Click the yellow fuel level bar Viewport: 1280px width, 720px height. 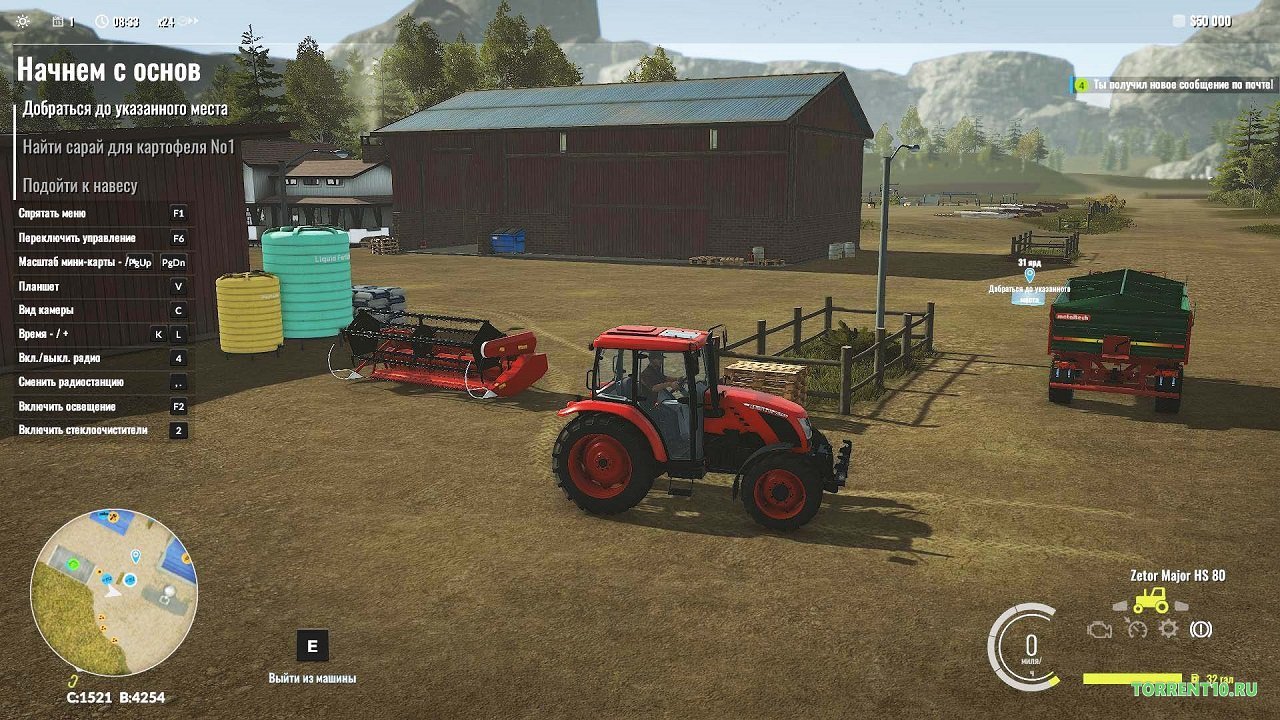(1132, 678)
